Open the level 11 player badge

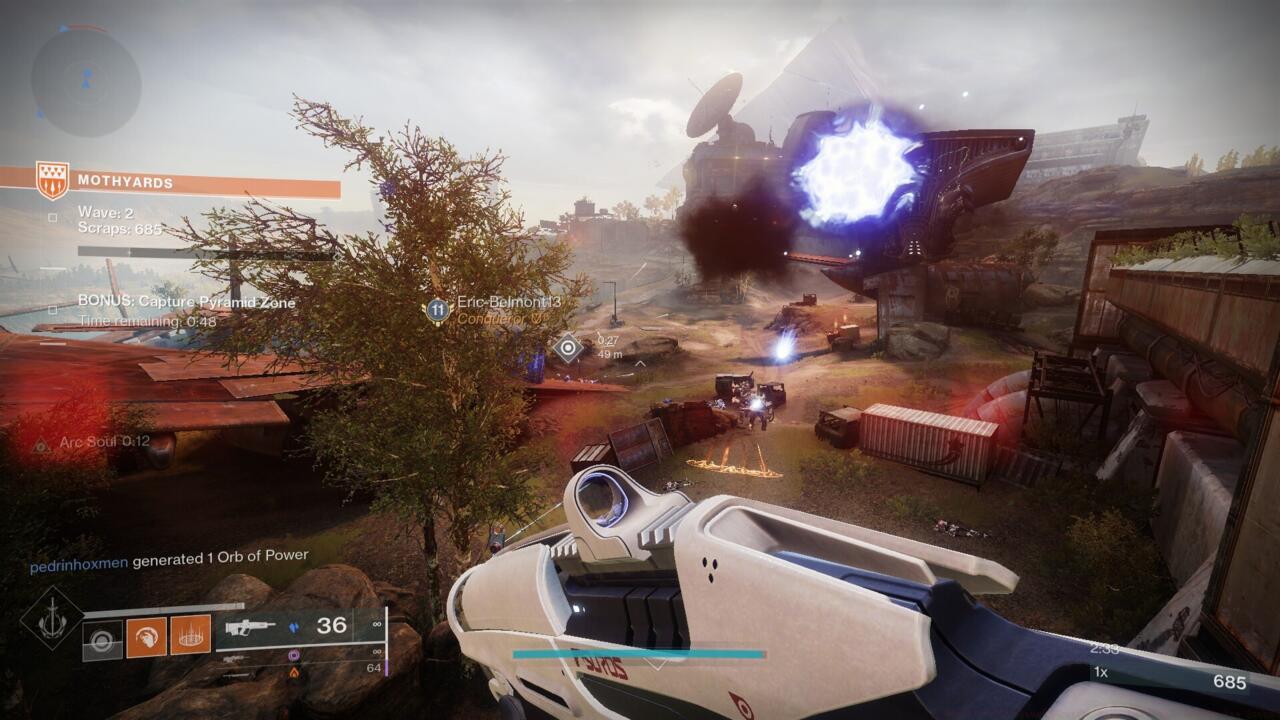pos(437,310)
